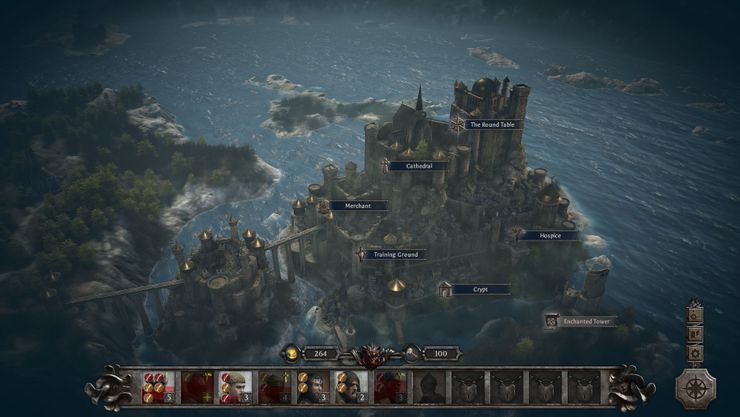Viewport: 740px width, 417px height.
Task: Click the small button between circle and gear
Action: [x=695, y=333]
